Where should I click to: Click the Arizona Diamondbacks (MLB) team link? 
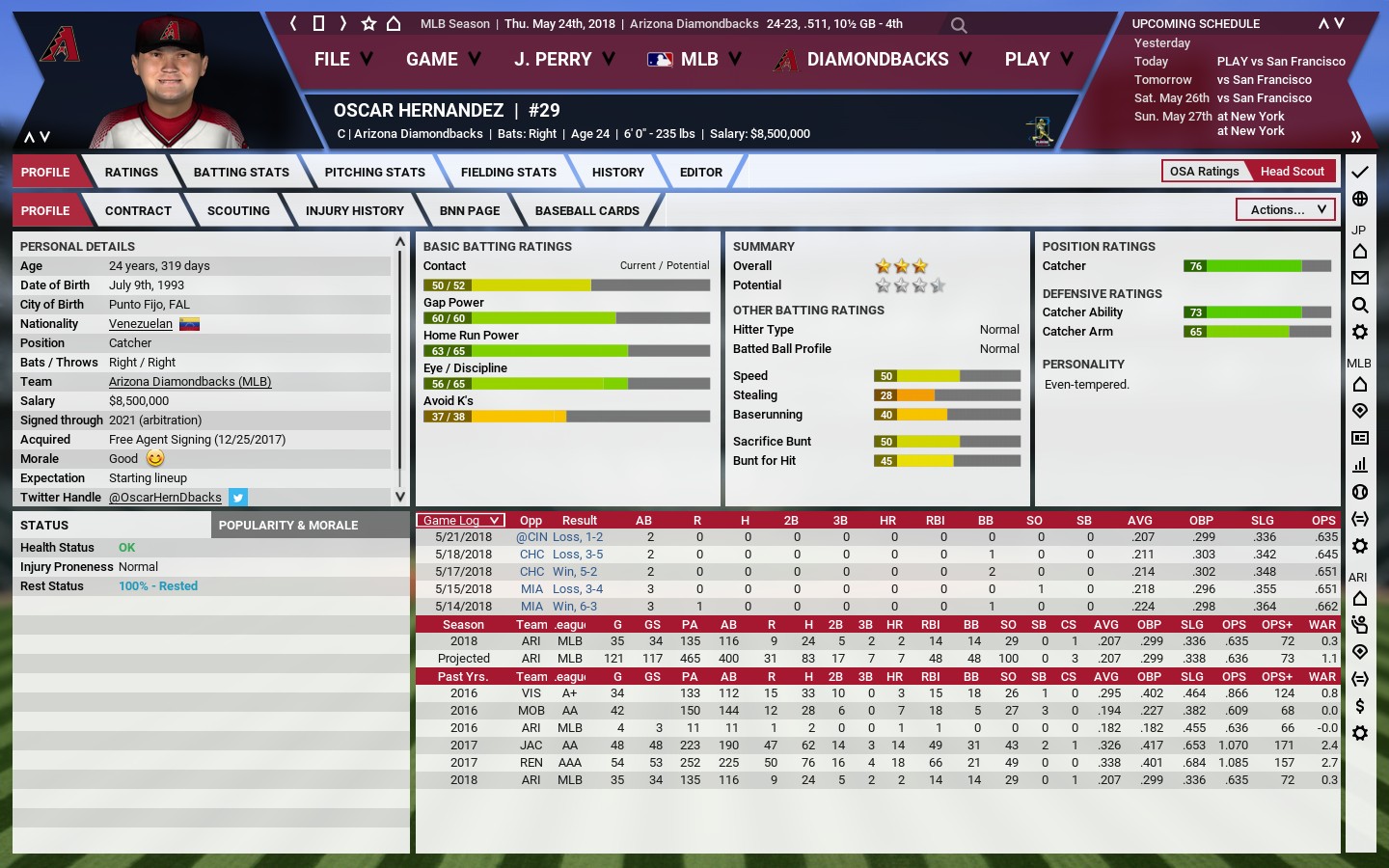tap(190, 382)
